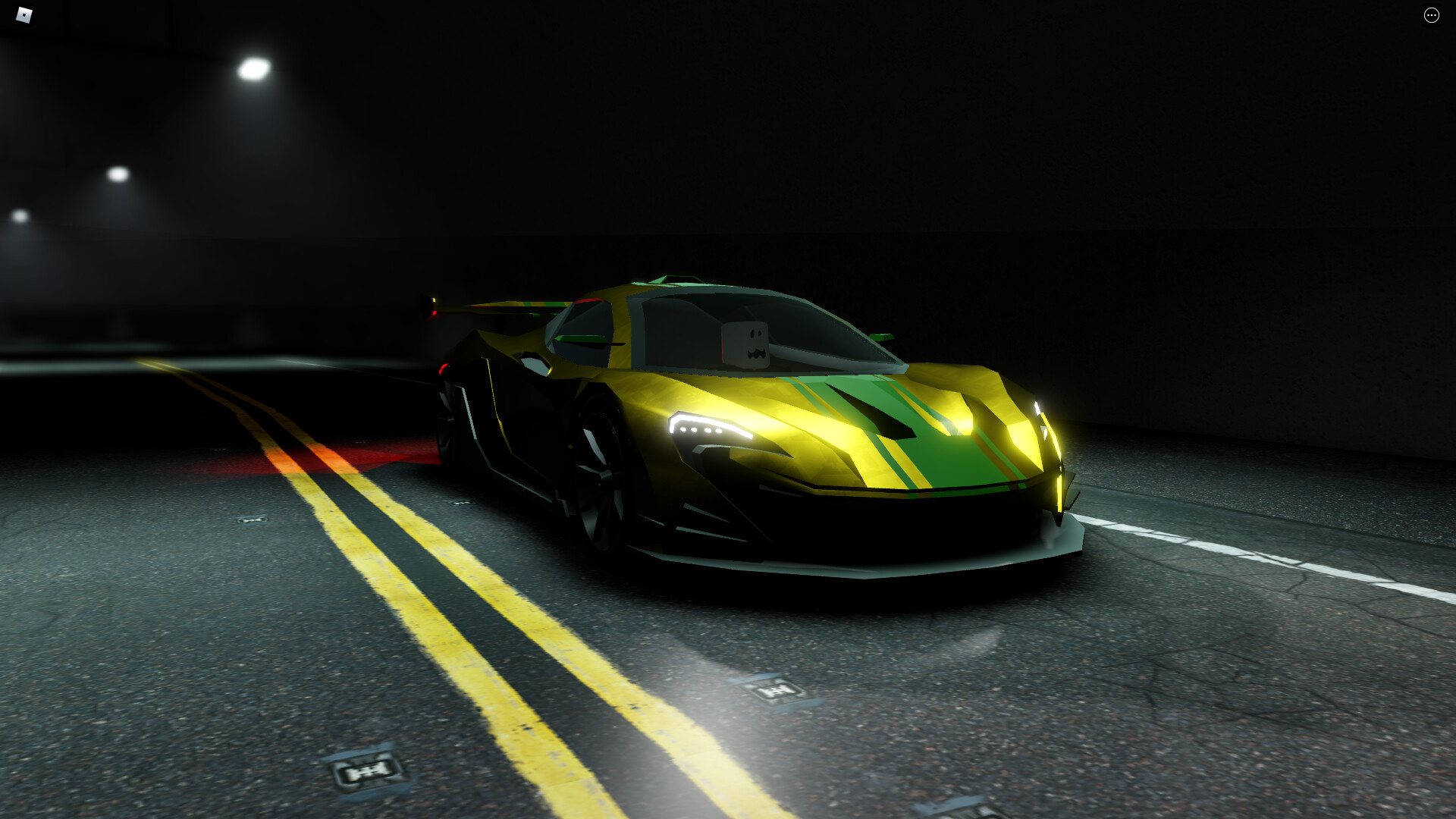
Task: Open the Roblox menu icon
Action: 24,14
